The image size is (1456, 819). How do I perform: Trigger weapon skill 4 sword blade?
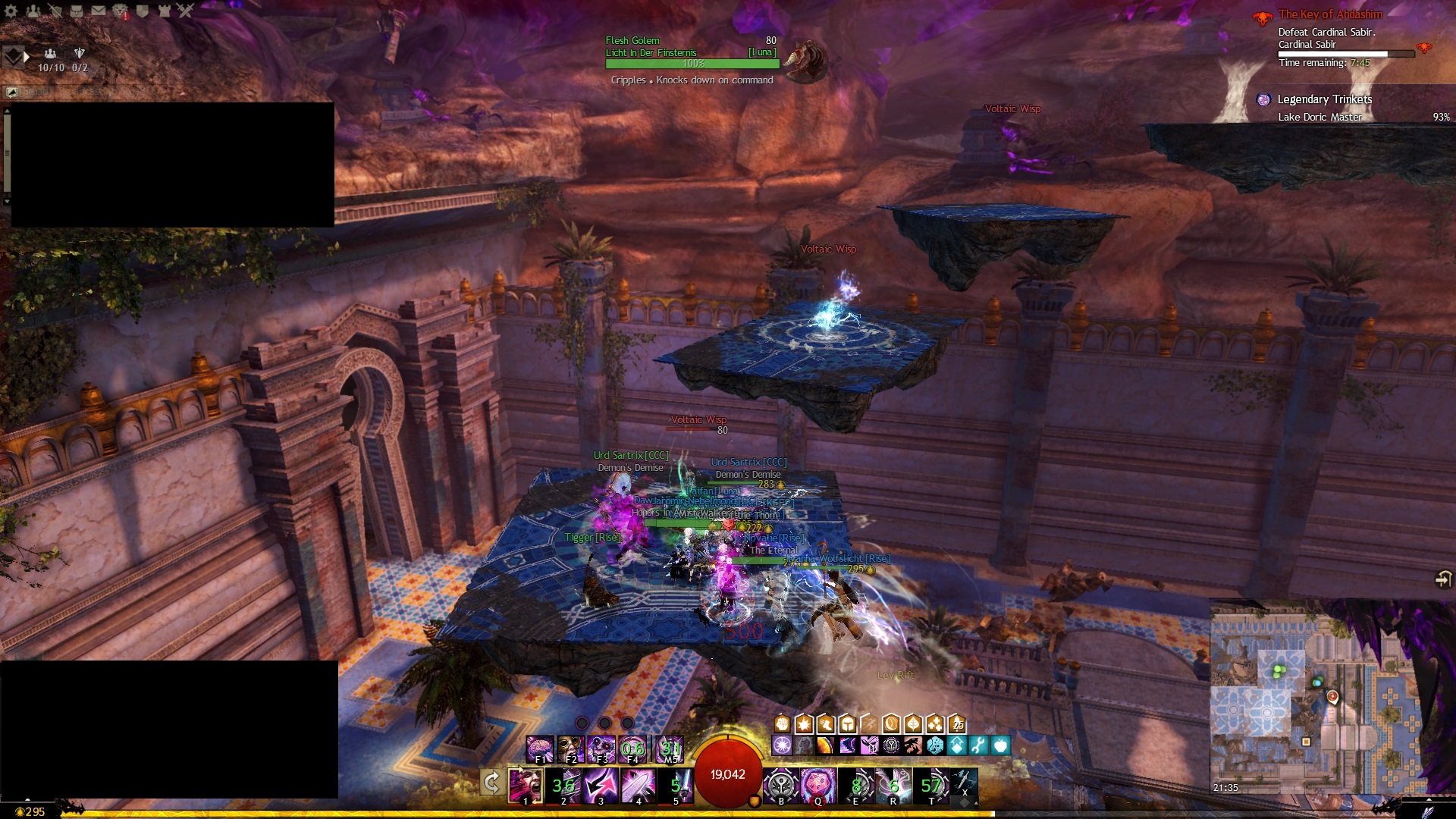click(x=639, y=785)
